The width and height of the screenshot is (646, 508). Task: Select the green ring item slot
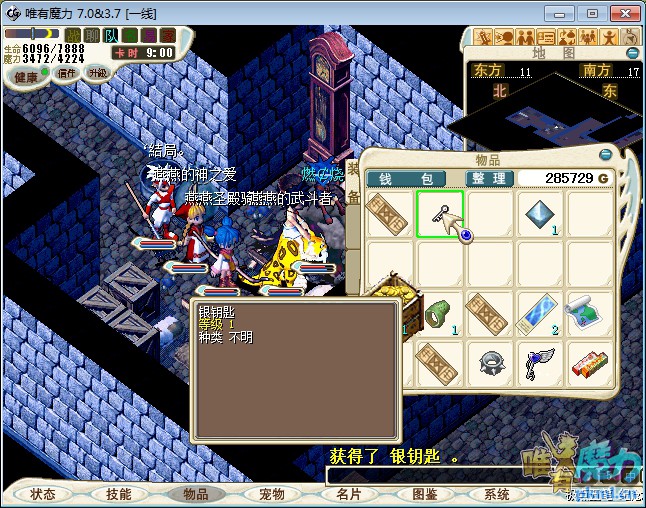(x=440, y=314)
